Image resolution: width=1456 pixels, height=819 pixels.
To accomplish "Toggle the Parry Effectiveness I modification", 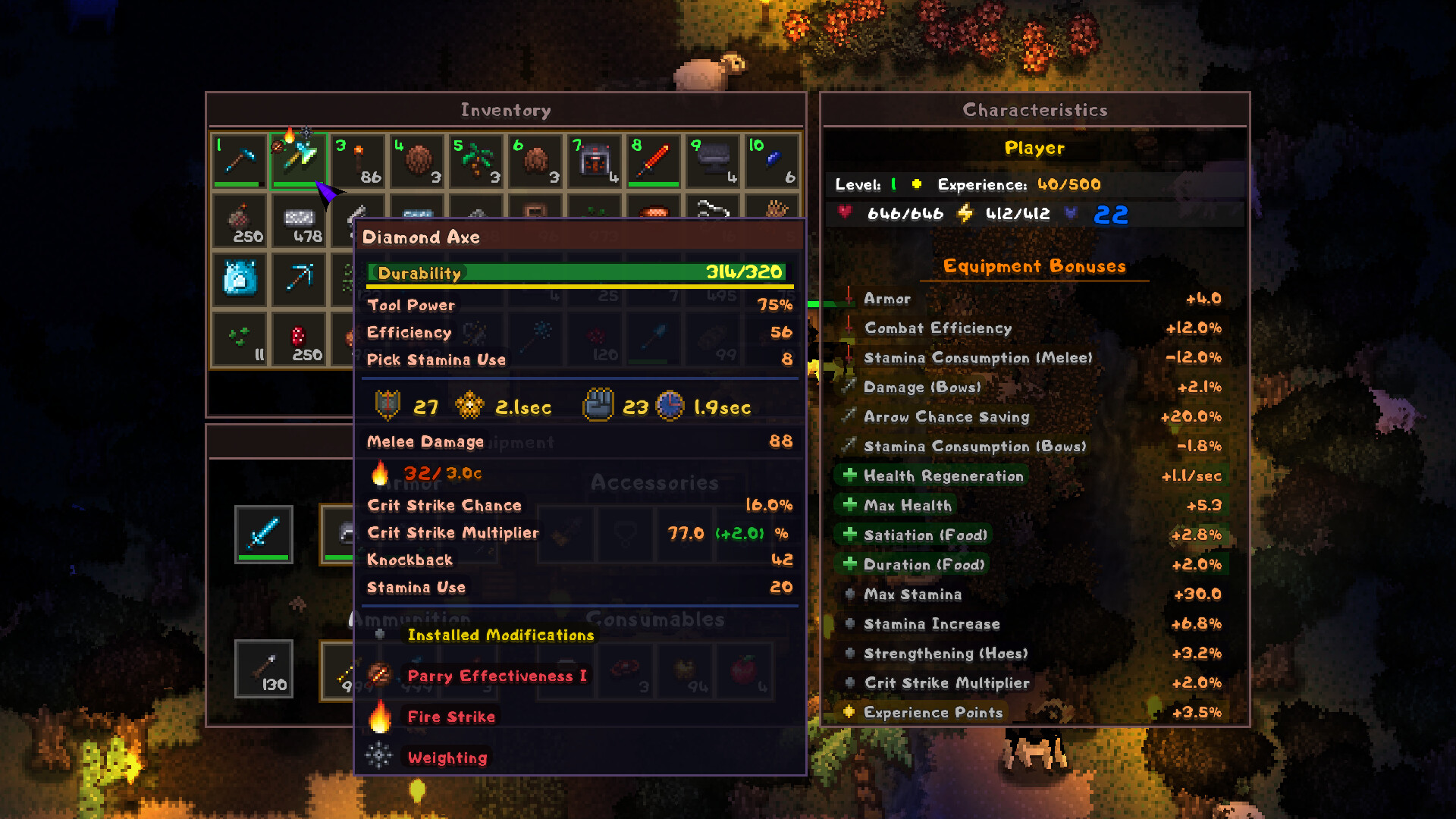I will [x=496, y=676].
